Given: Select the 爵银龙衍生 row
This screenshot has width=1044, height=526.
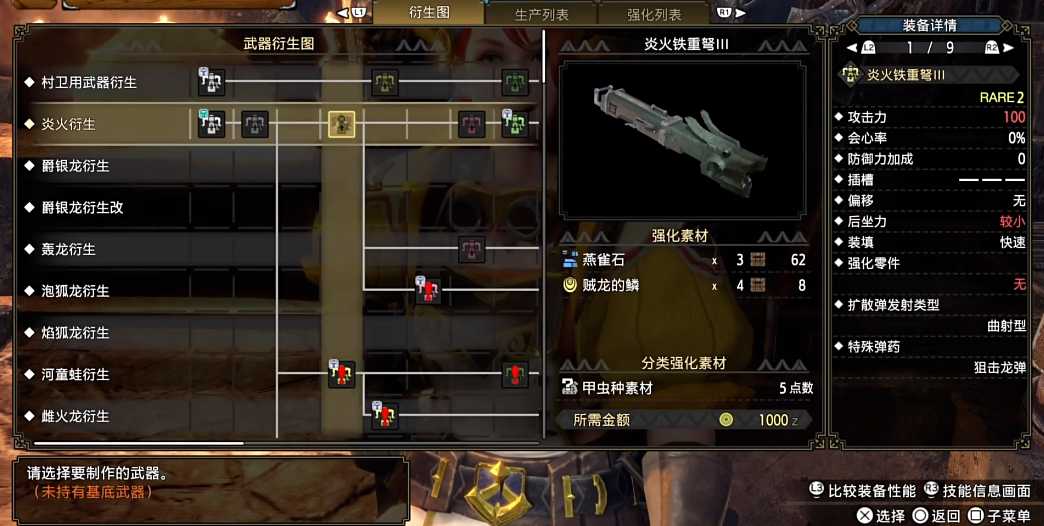Looking at the screenshot, I should (x=75, y=166).
